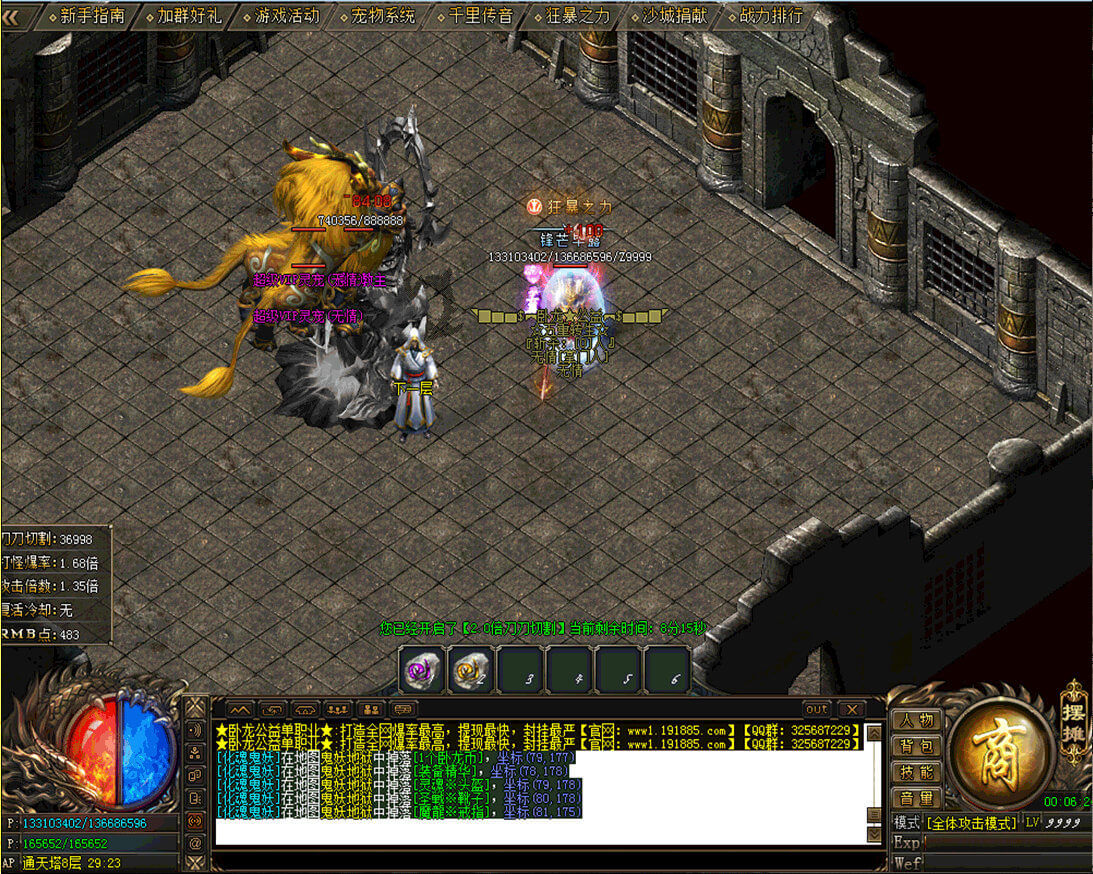Change the 全体攻击模式 attack mode
Screen dimensions: 1093x874
click(x=969, y=822)
